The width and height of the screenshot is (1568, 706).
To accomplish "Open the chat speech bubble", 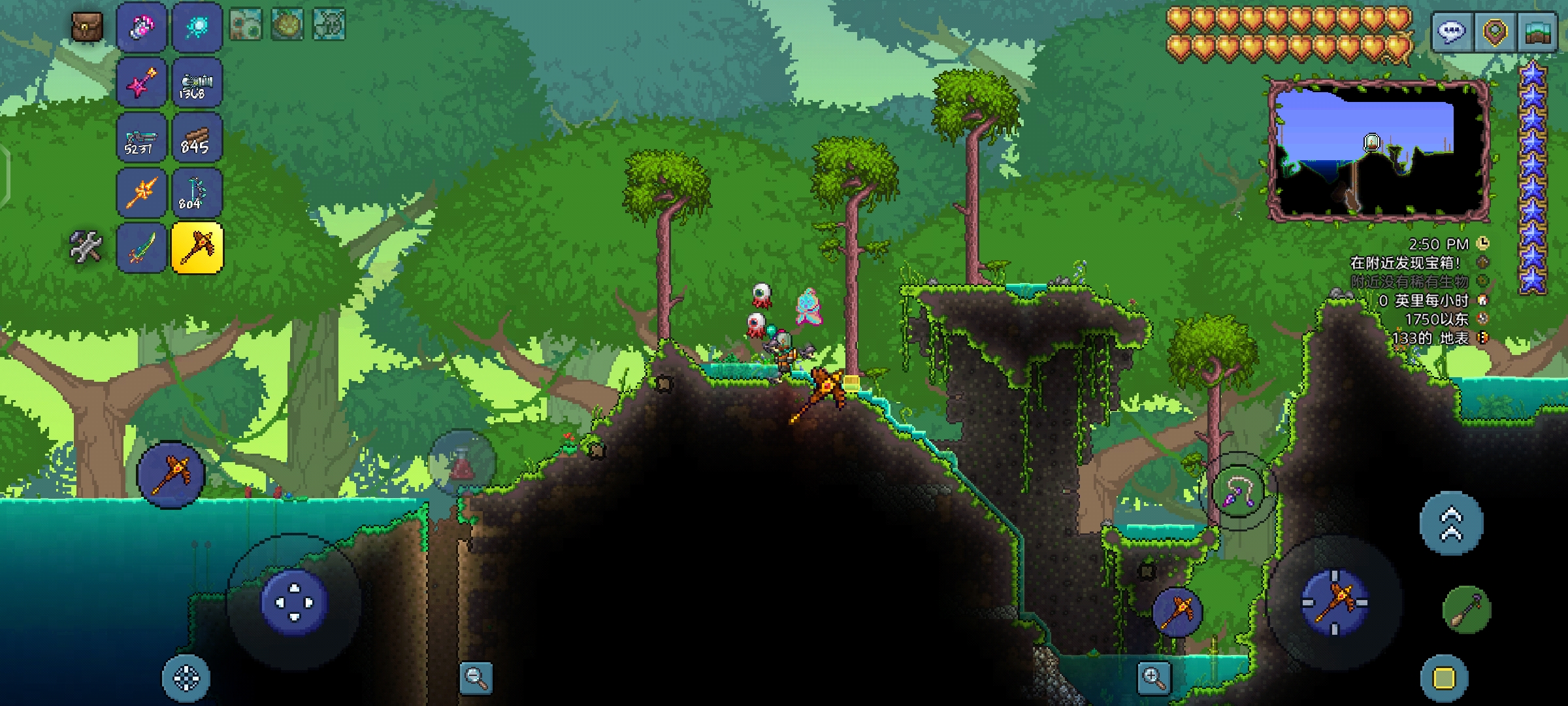I will click(x=1452, y=31).
